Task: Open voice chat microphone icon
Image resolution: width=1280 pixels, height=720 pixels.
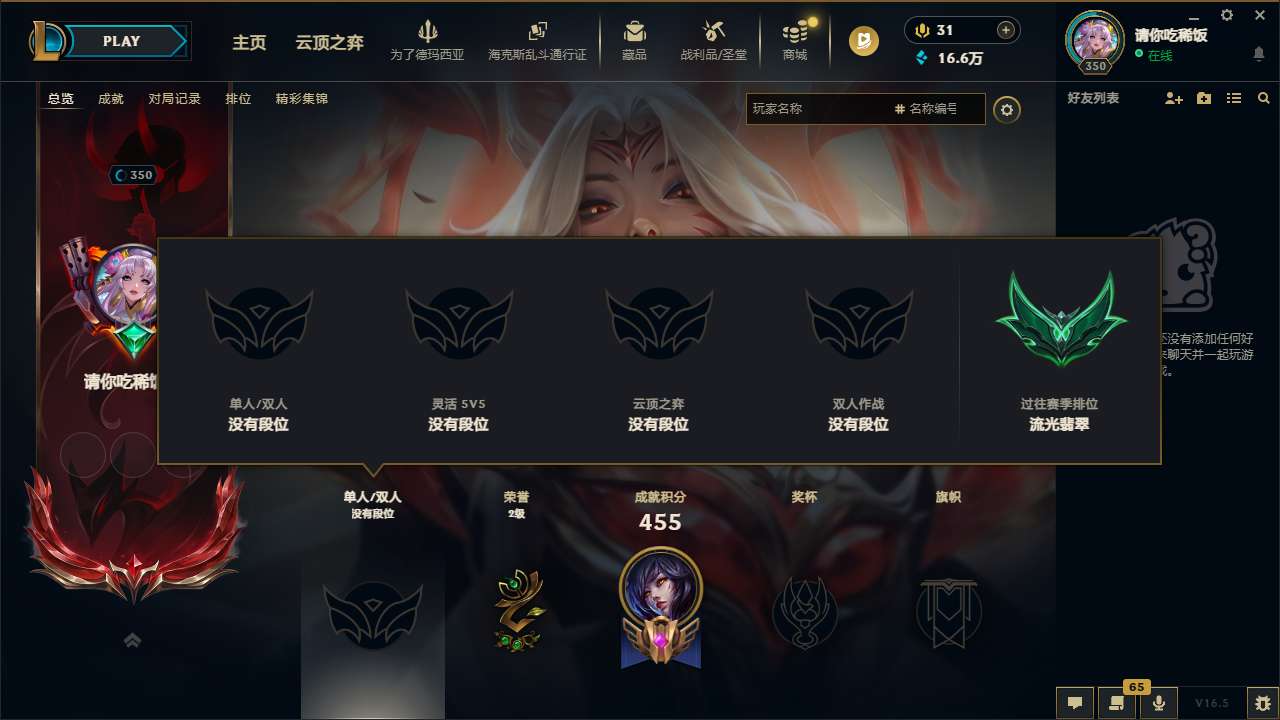Action: [x=1158, y=703]
